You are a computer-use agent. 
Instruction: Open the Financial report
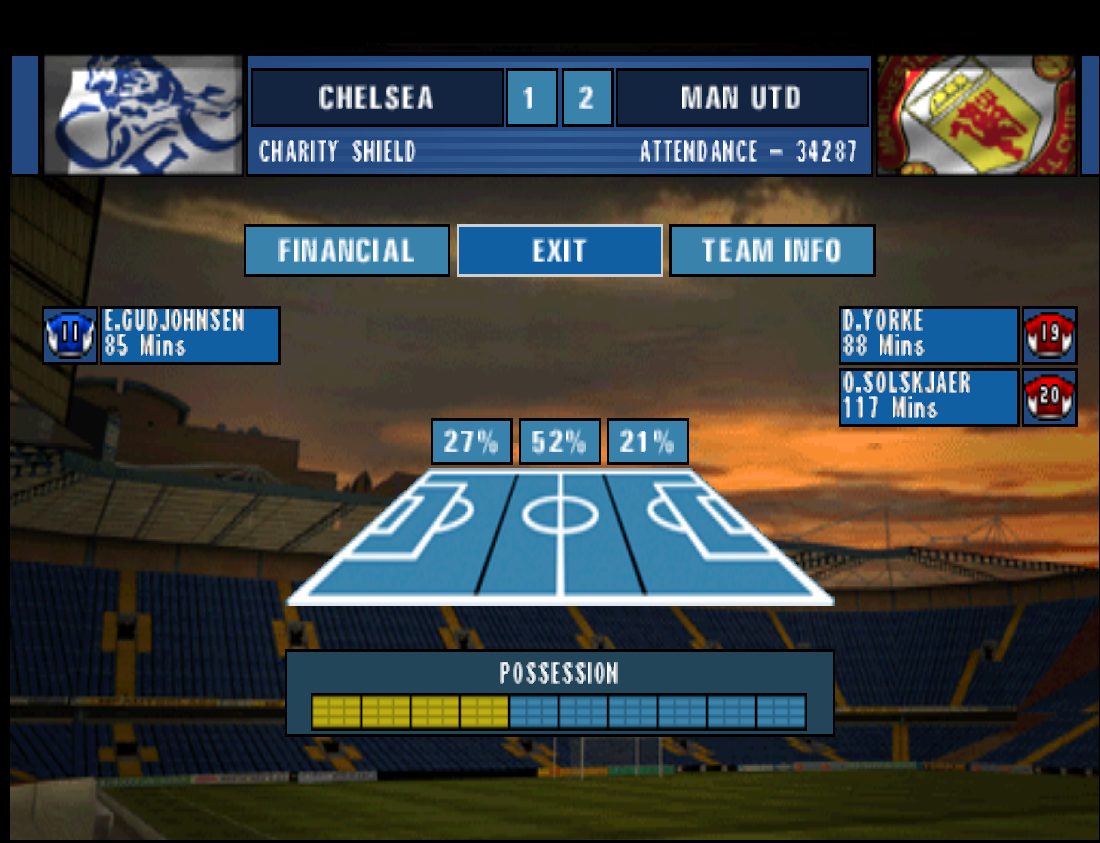pyautogui.click(x=346, y=250)
